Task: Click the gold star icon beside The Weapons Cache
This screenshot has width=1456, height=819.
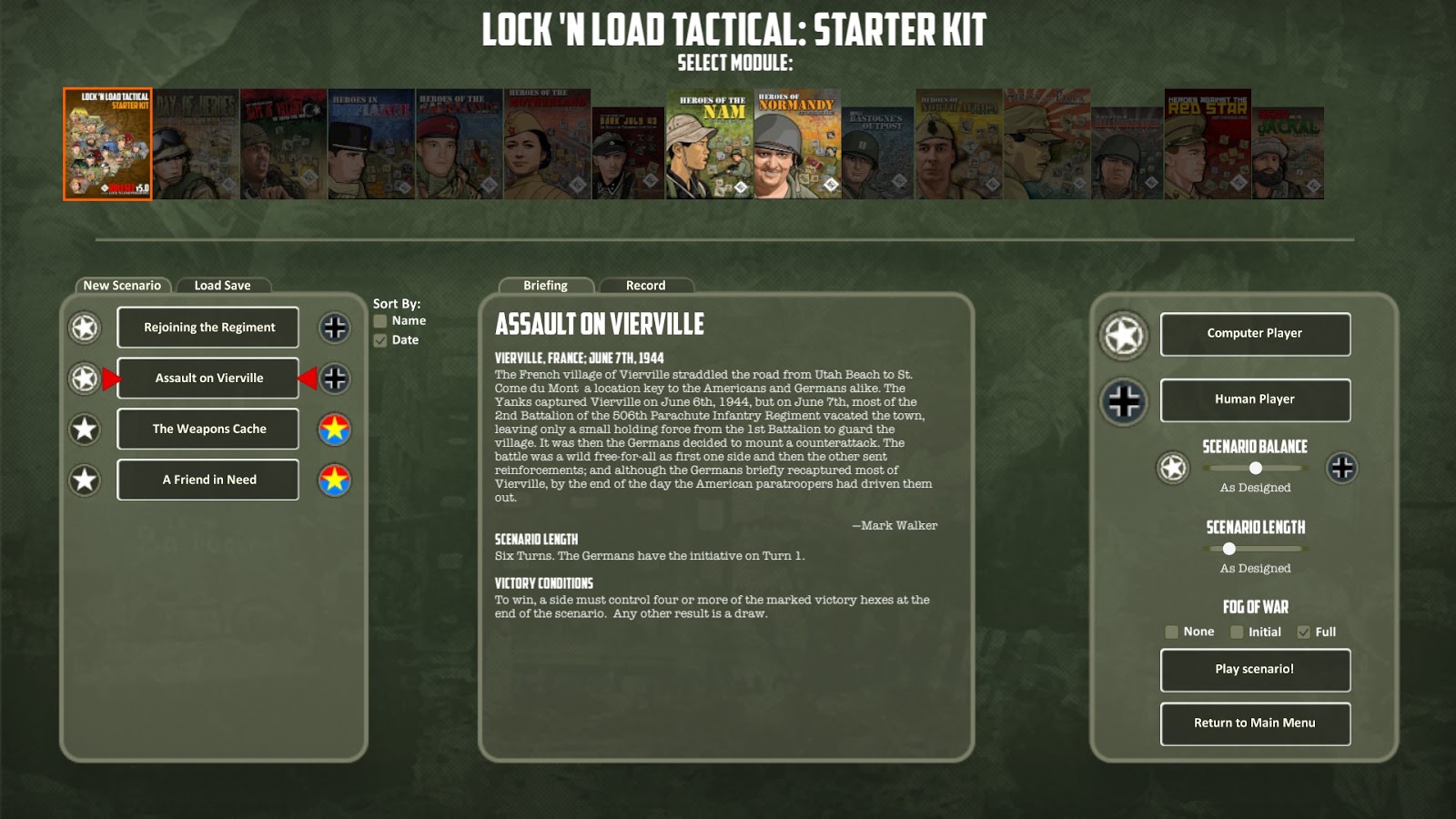Action: 333,429
